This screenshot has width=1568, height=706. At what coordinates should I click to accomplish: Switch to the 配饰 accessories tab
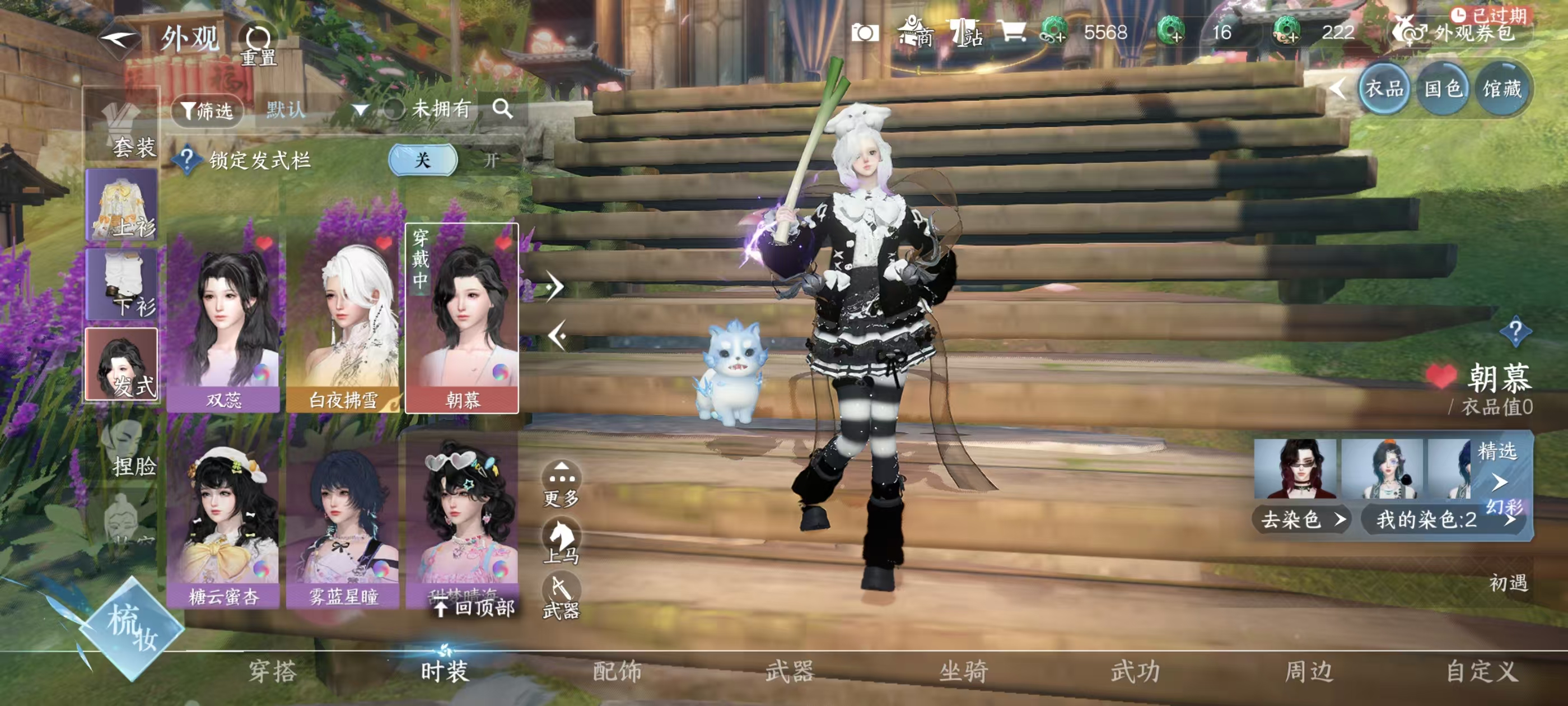click(617, 671)
